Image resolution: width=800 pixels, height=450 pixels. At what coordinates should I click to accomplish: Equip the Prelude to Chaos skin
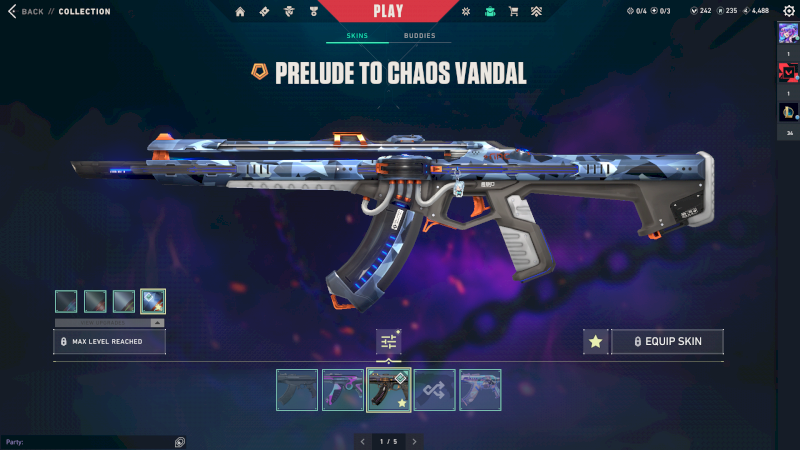(x=667, y=342)
